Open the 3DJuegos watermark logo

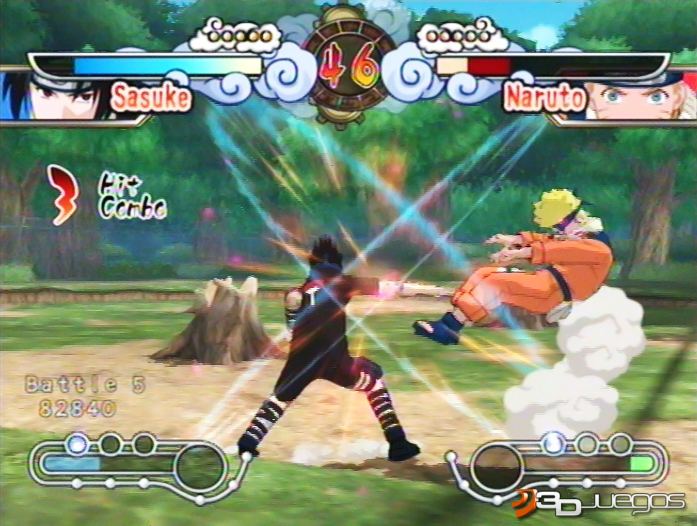coord(598,500)
